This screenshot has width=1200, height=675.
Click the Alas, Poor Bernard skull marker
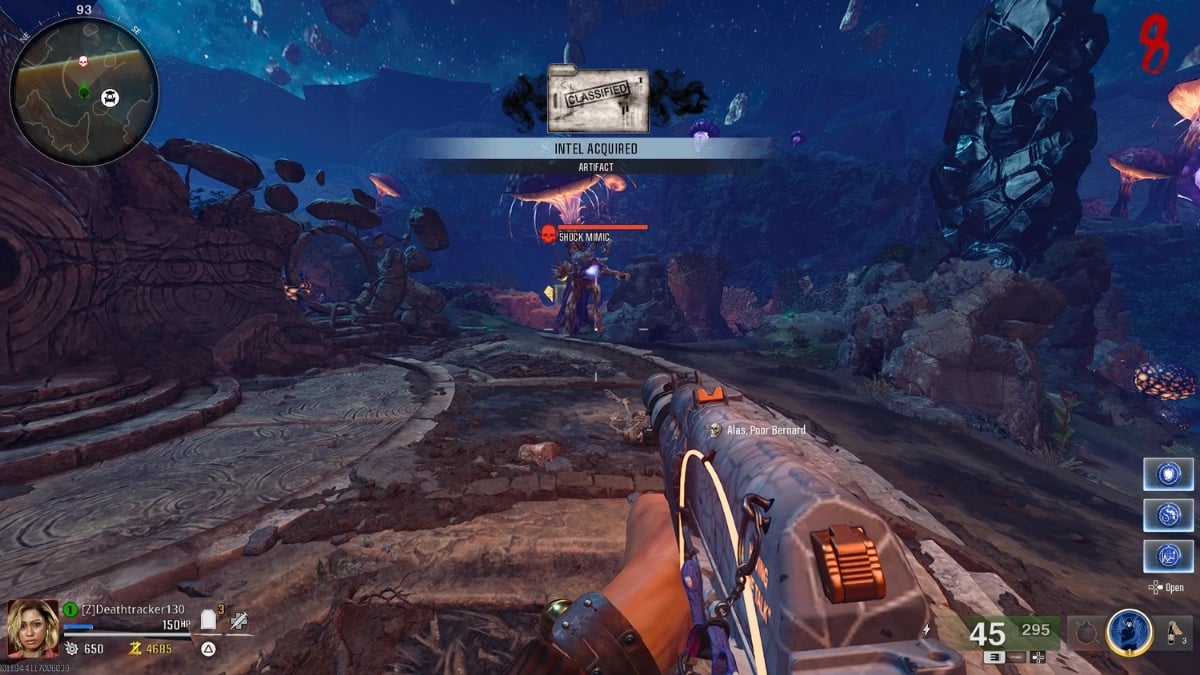click(715, 430)
